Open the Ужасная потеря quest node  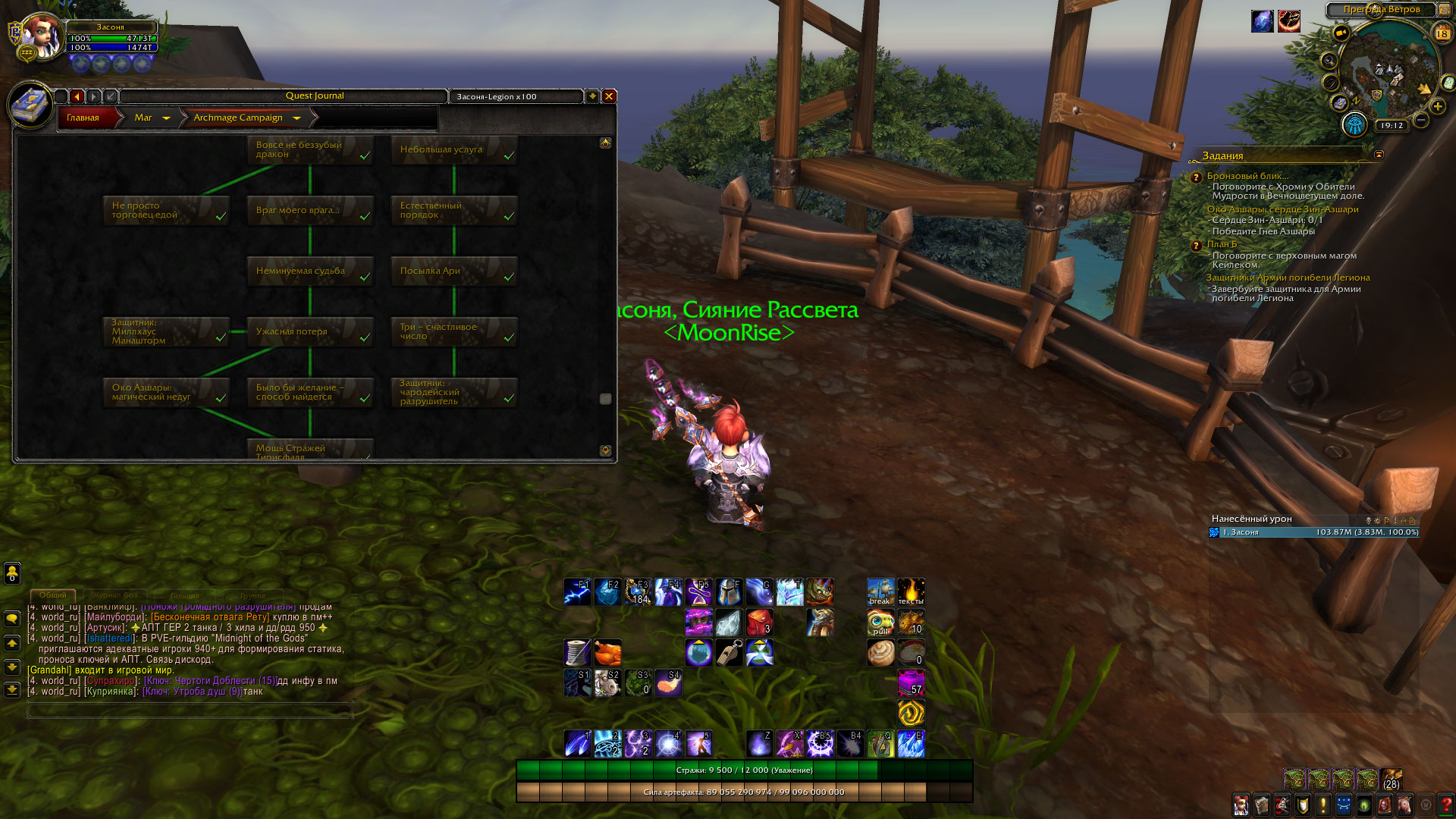309,332
